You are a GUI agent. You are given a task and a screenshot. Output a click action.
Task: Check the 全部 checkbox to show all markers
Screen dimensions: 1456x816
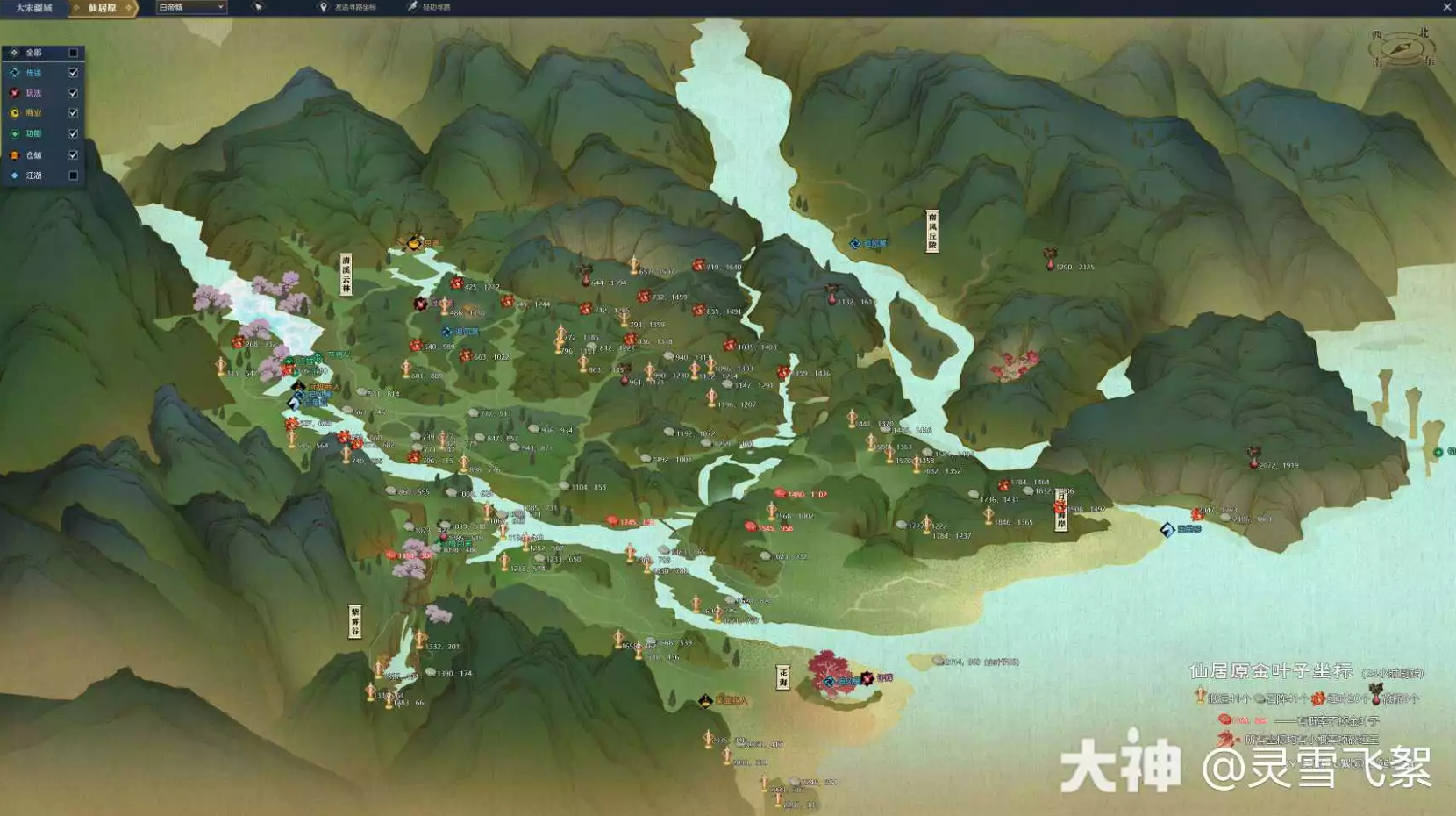74,53
